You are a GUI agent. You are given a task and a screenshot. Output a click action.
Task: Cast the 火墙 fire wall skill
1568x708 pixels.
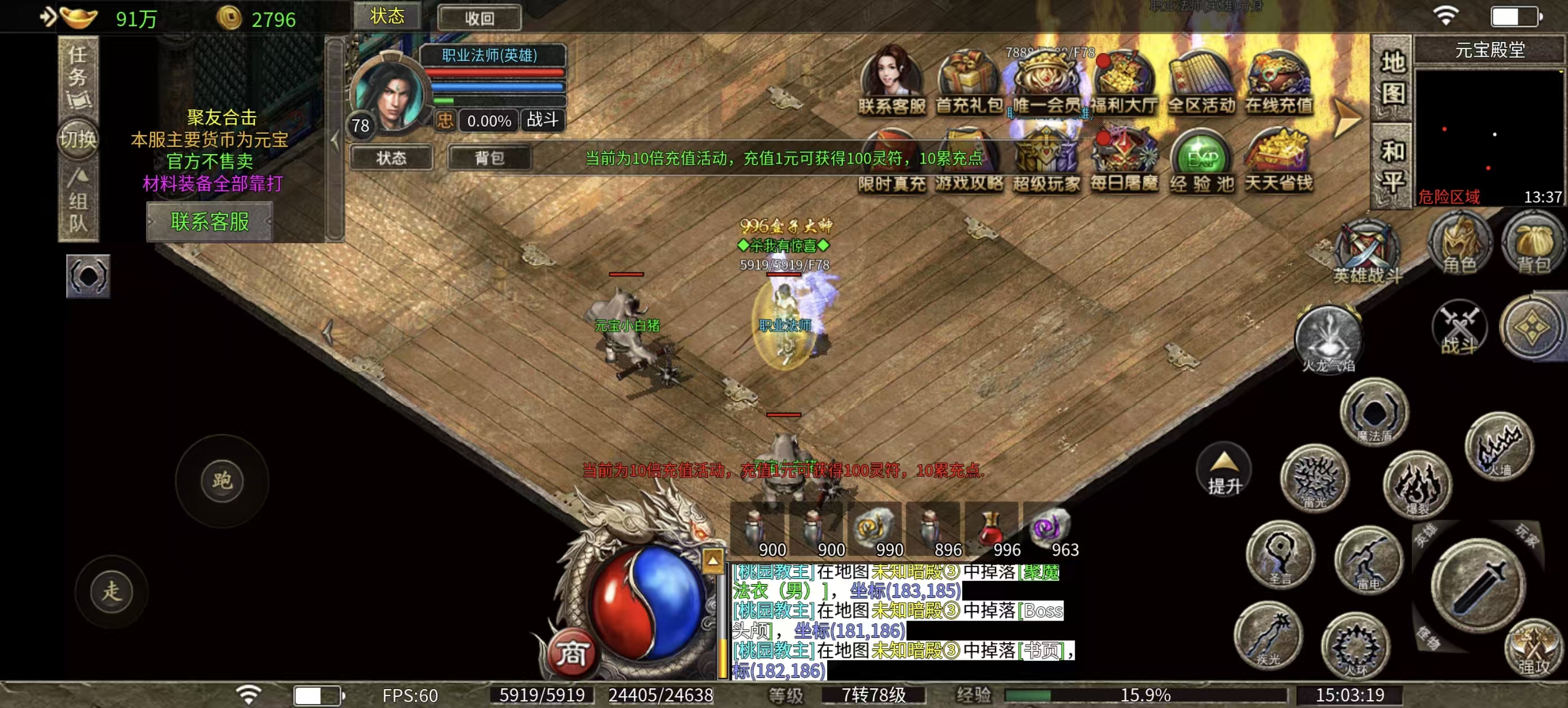click(x=1499, y=446)
